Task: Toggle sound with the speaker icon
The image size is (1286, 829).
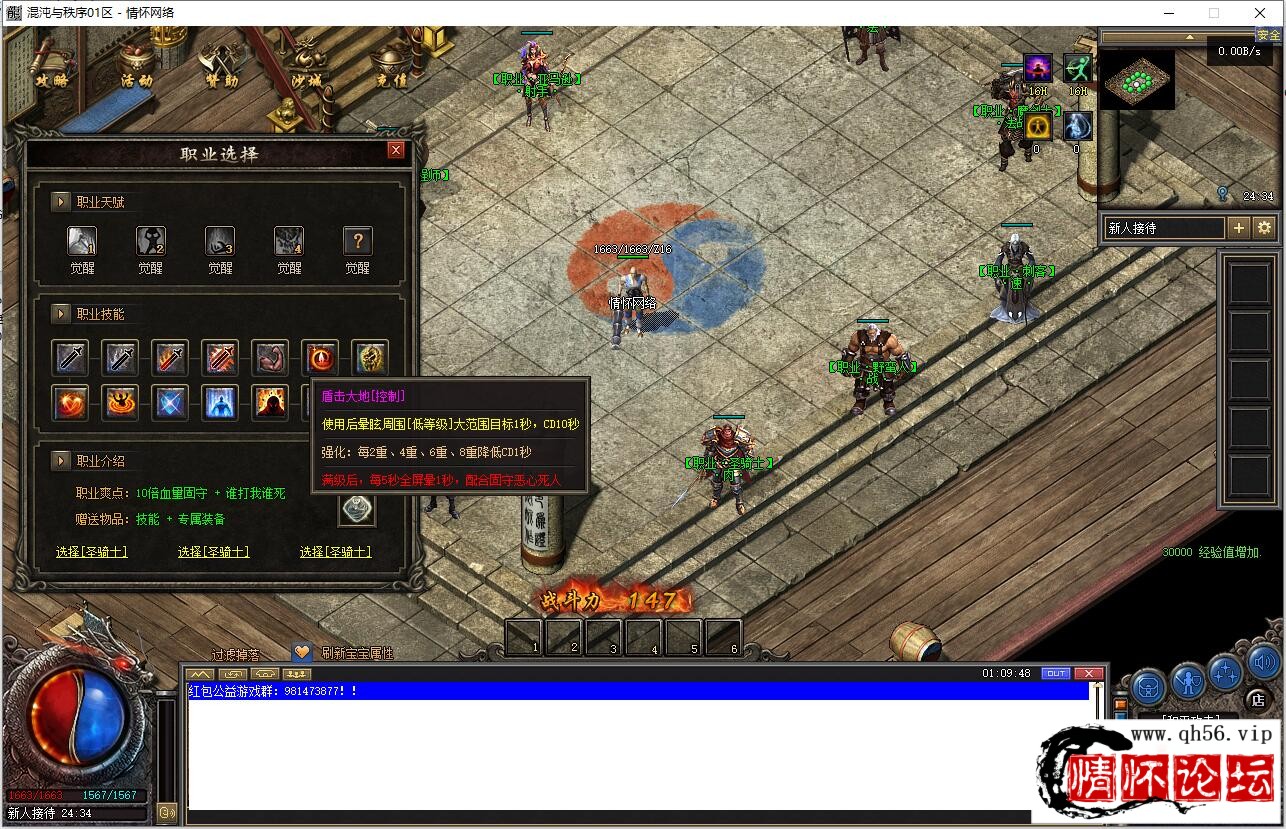Action: (1263, 661)
